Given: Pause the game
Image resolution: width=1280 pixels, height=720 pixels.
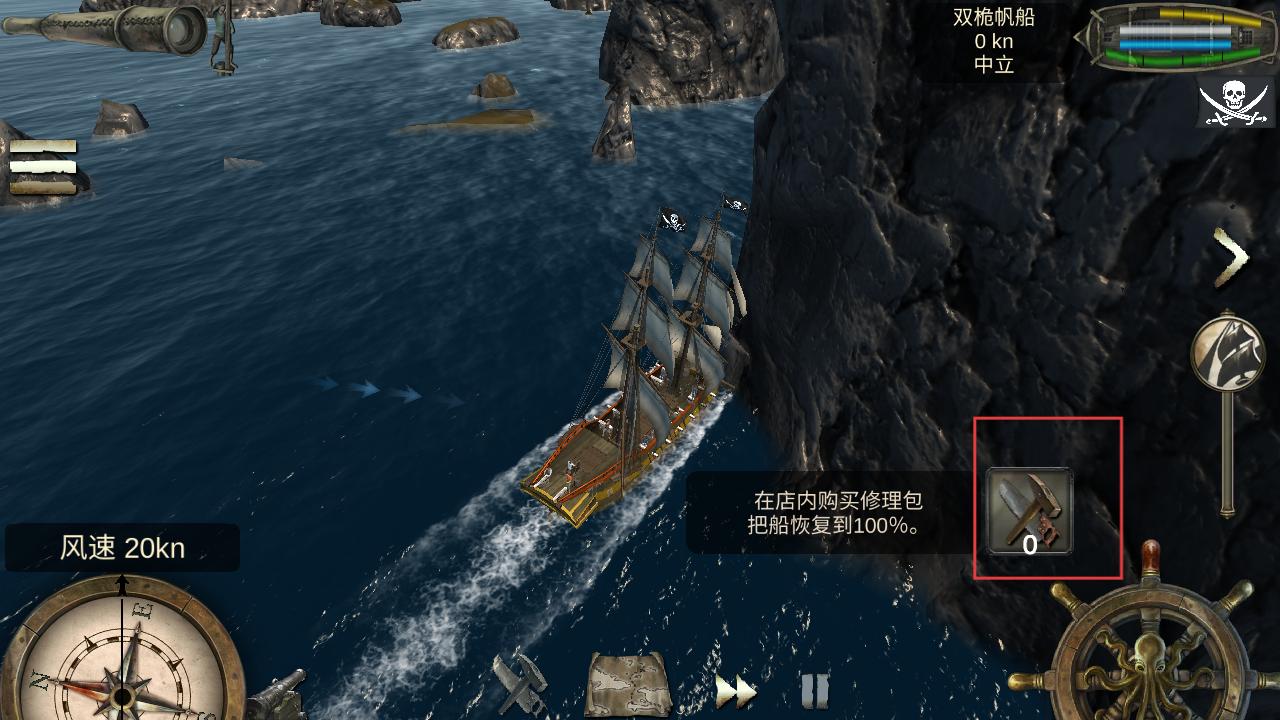Looking at the screenshot, I should pos(814,690).
